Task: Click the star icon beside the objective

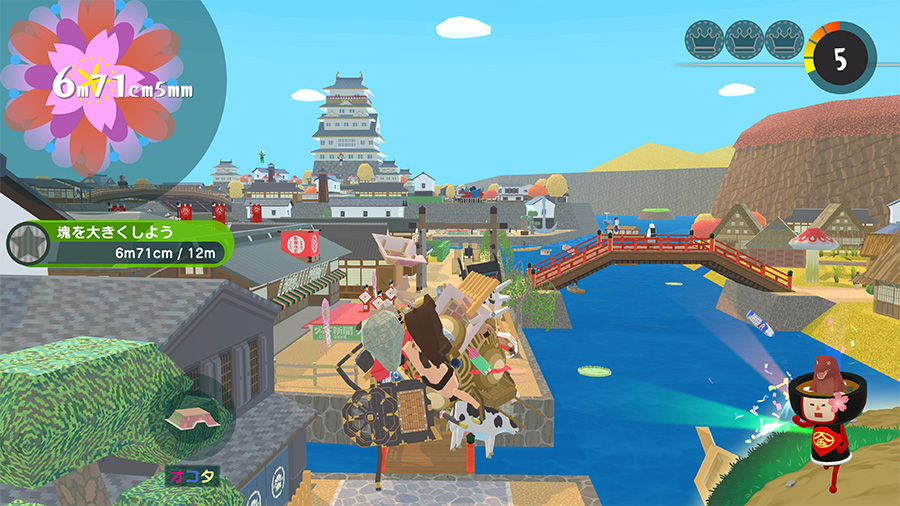Action: tap(26, 243)
